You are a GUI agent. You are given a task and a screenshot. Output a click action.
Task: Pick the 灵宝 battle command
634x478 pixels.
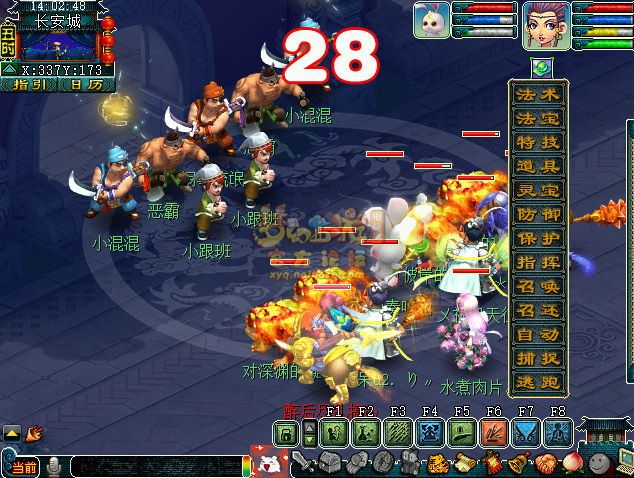537,191
